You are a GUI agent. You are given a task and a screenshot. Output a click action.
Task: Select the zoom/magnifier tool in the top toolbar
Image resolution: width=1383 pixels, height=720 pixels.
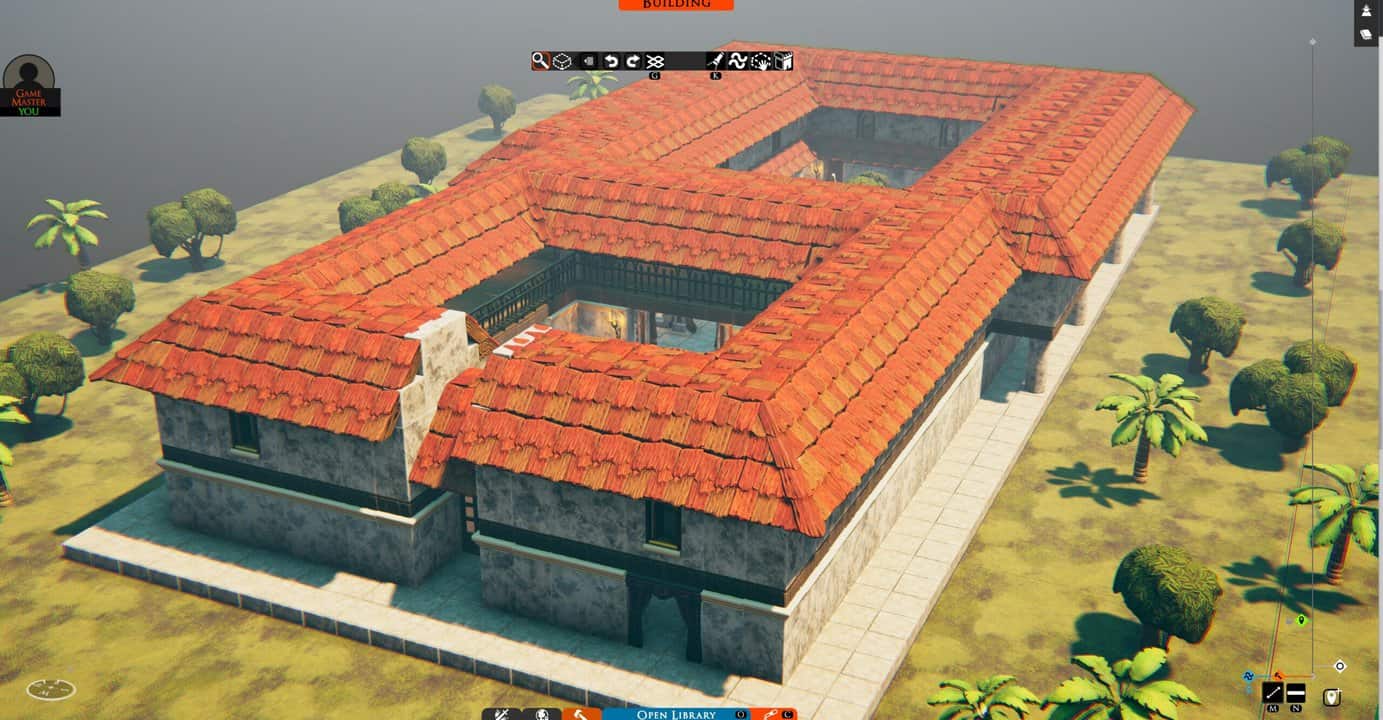coord(540,61)
